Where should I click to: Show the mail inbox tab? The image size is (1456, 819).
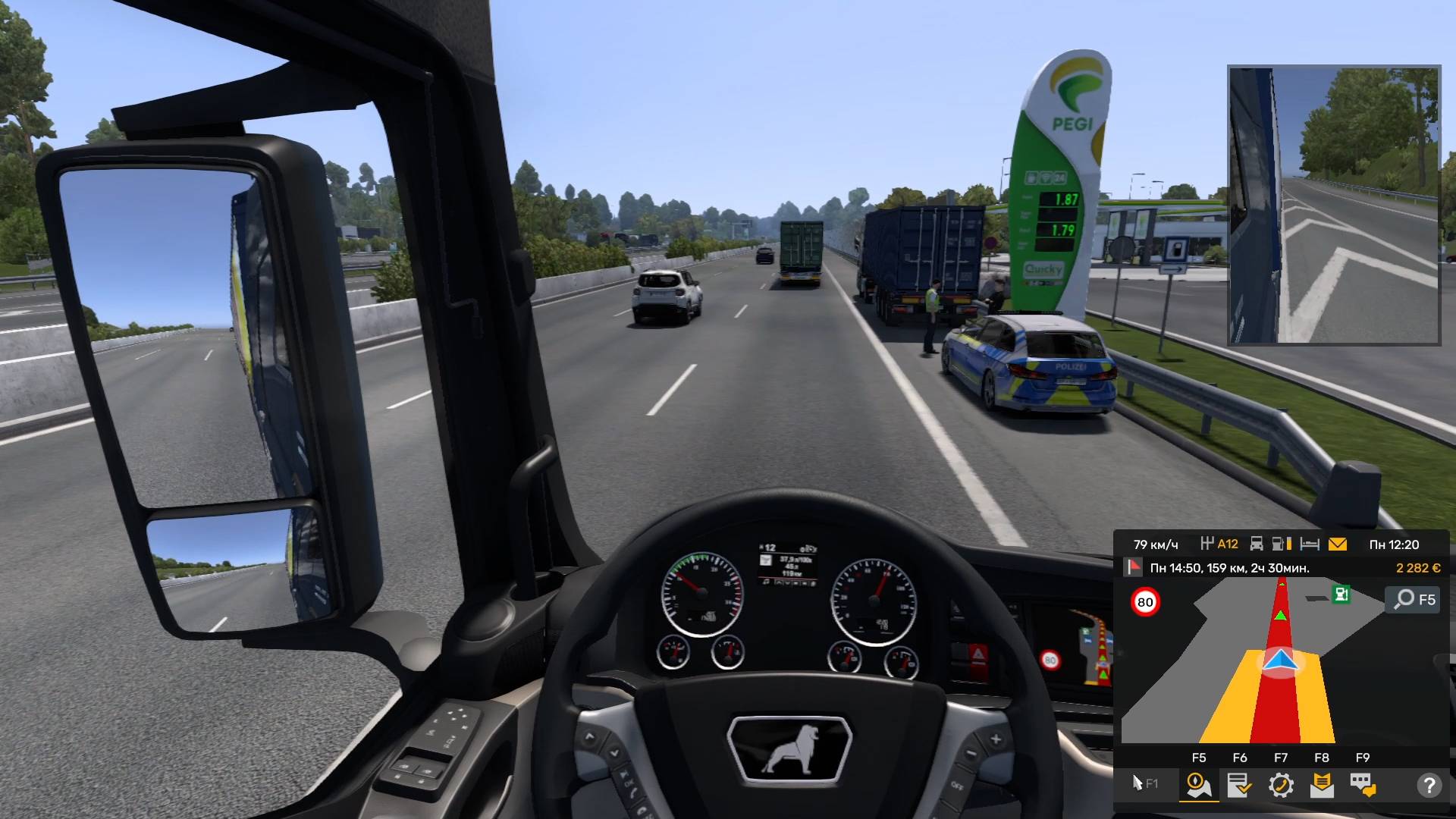(x=1322, y=785)
